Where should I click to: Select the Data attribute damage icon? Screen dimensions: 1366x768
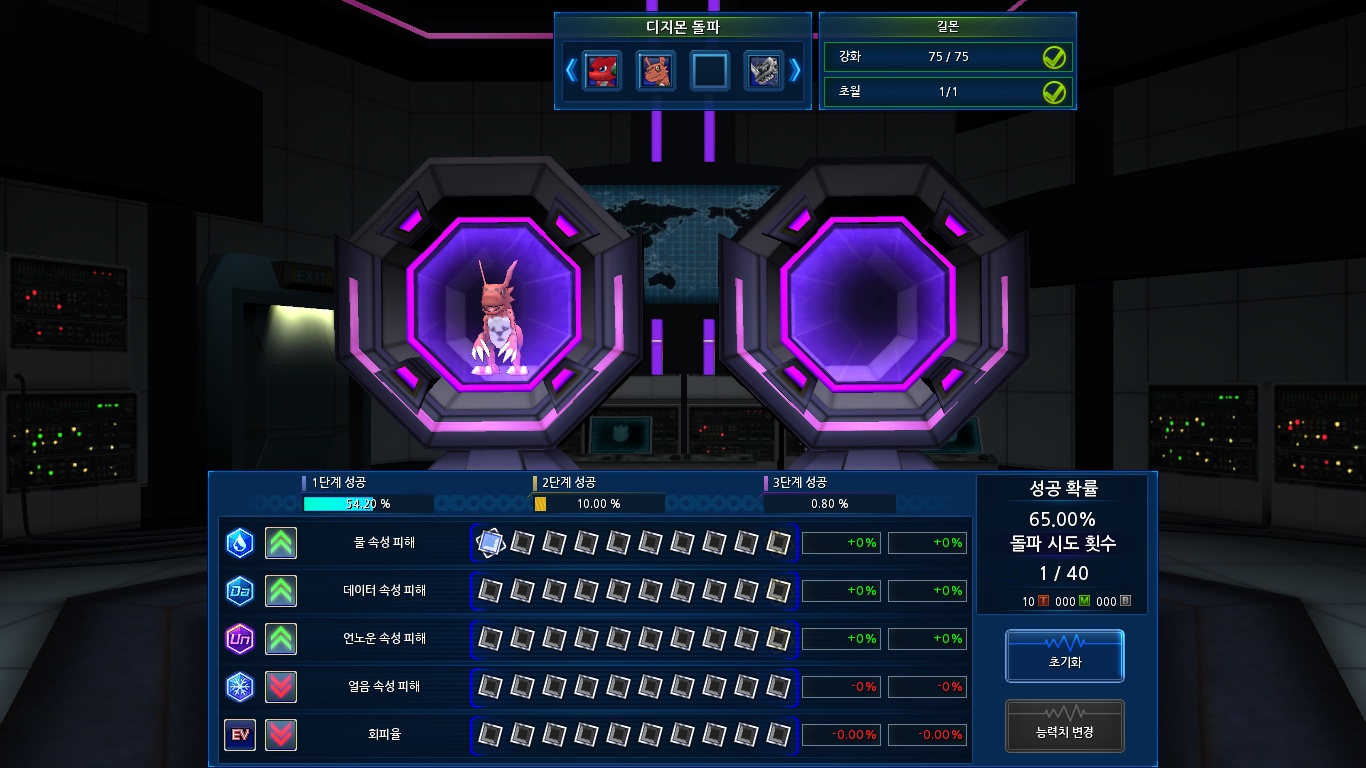click(240, 591)
